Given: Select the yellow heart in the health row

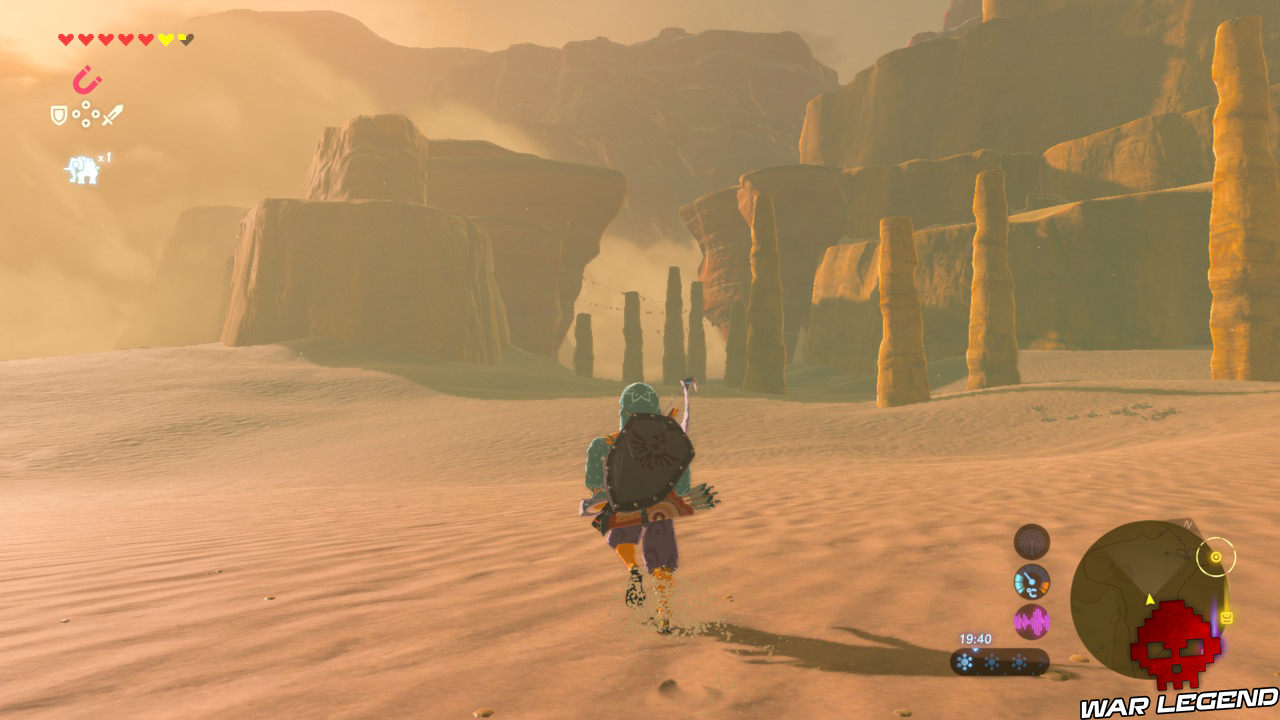Looking at the screenshot, I should (164, 39).
